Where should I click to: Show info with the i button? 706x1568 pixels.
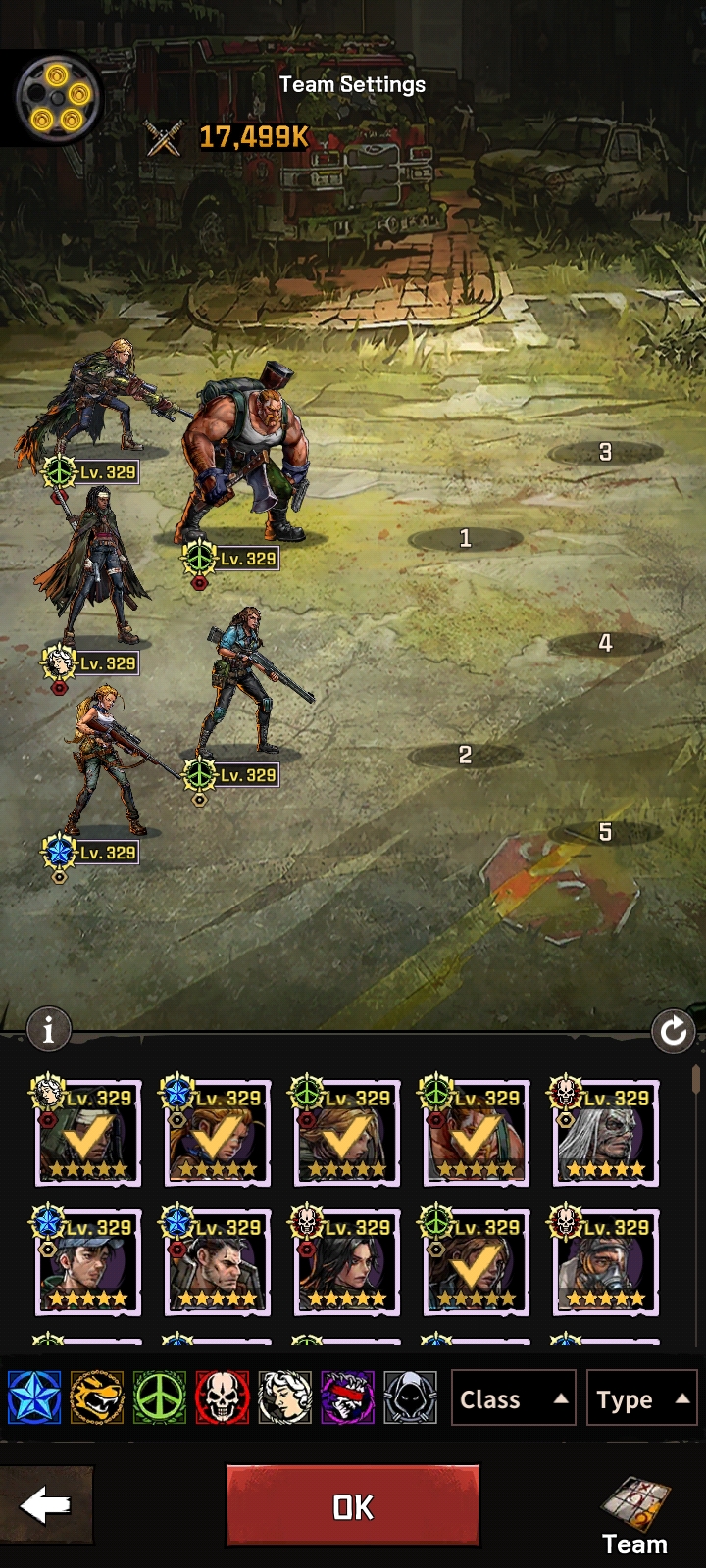pyautogui.click(x=48, y=1029)
